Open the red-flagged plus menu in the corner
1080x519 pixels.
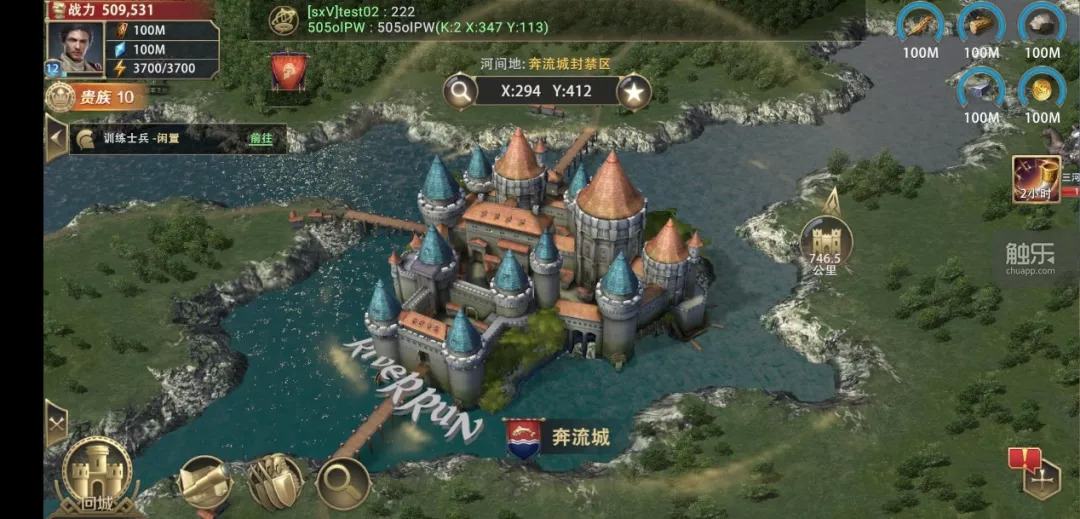pyautogui.click(x=1039, y=476)
